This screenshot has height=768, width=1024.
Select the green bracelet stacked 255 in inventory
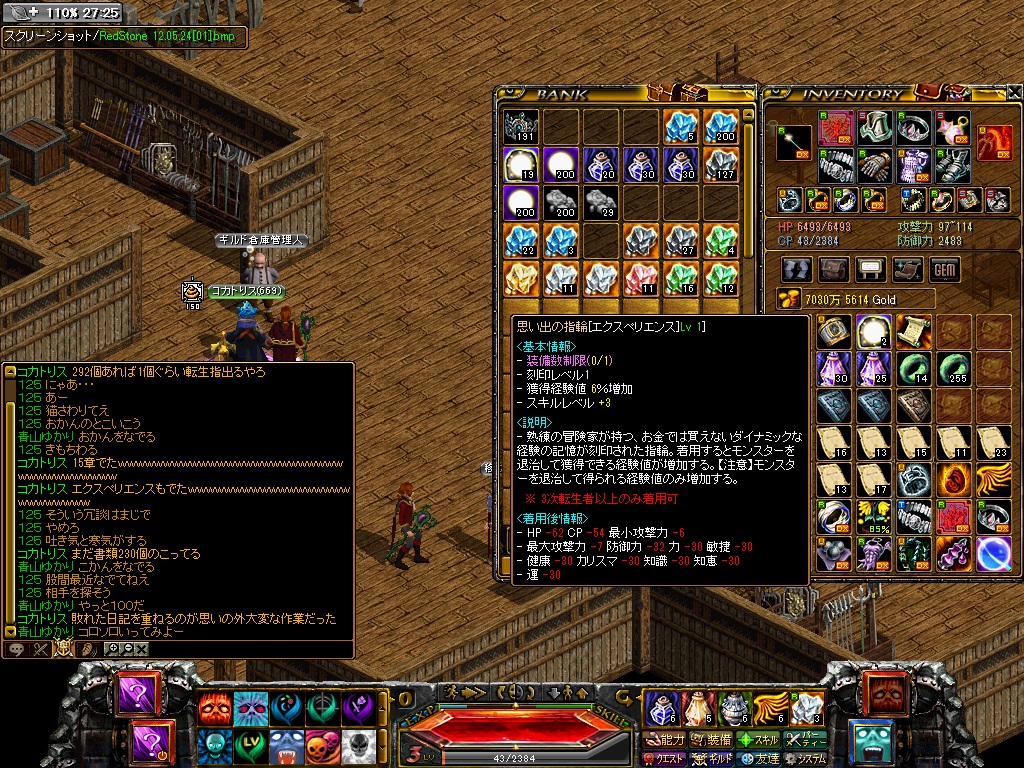[951, 368]
